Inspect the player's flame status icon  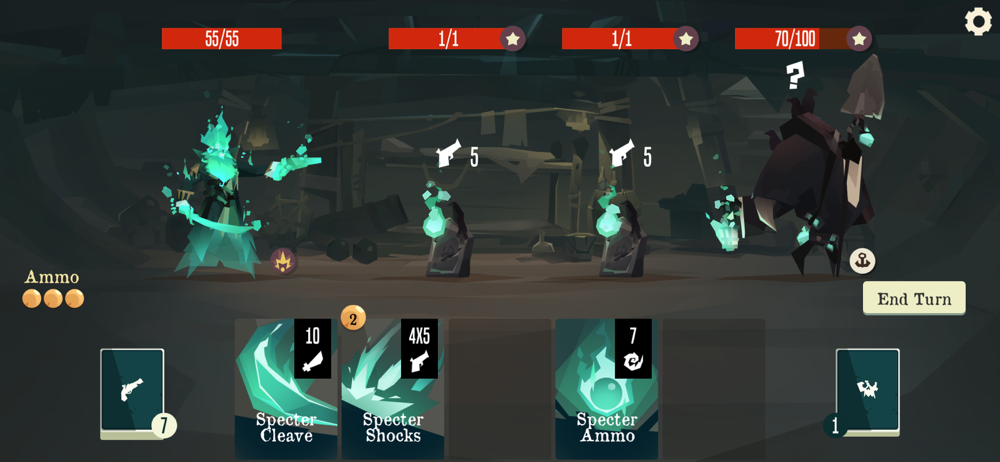(283, 261)
